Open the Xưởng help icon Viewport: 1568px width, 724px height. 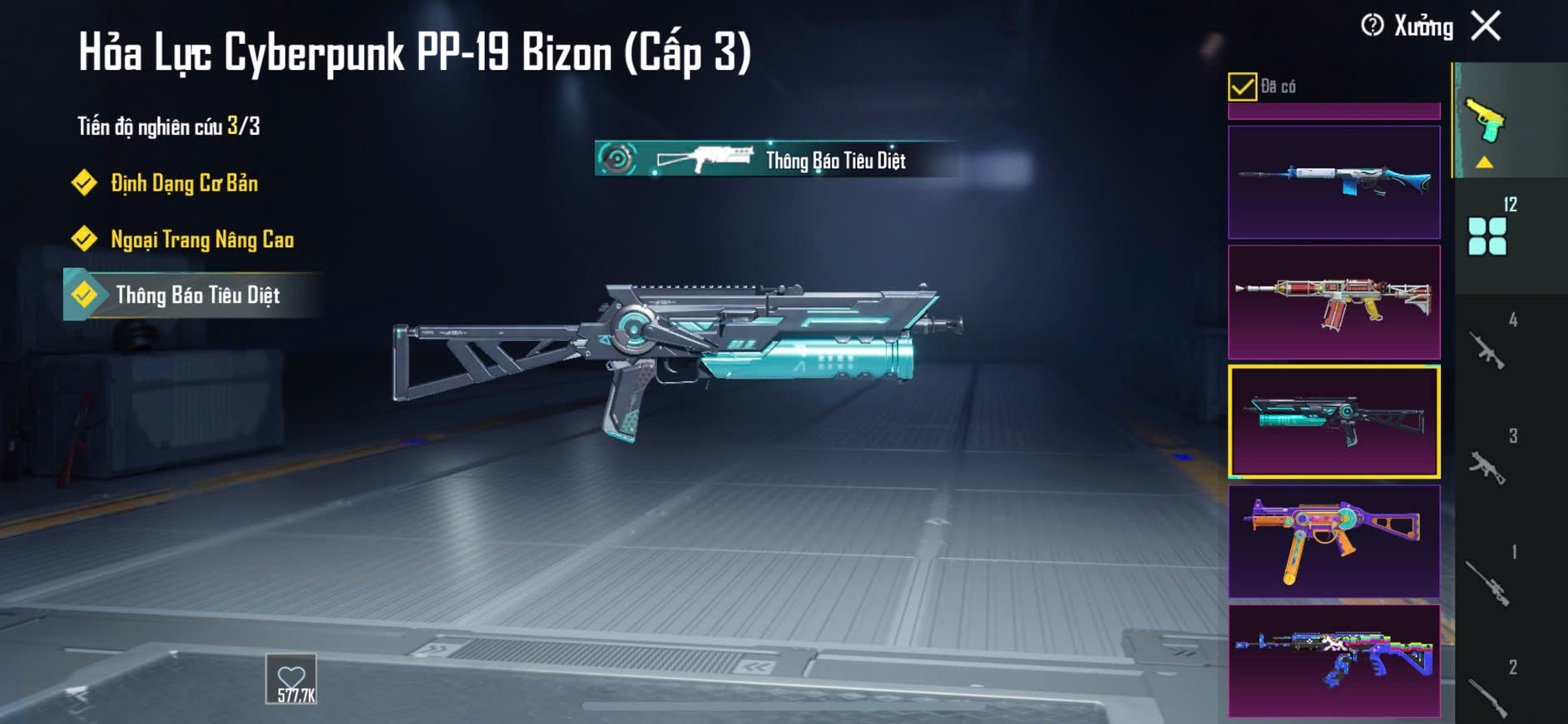click(1373, 26)
